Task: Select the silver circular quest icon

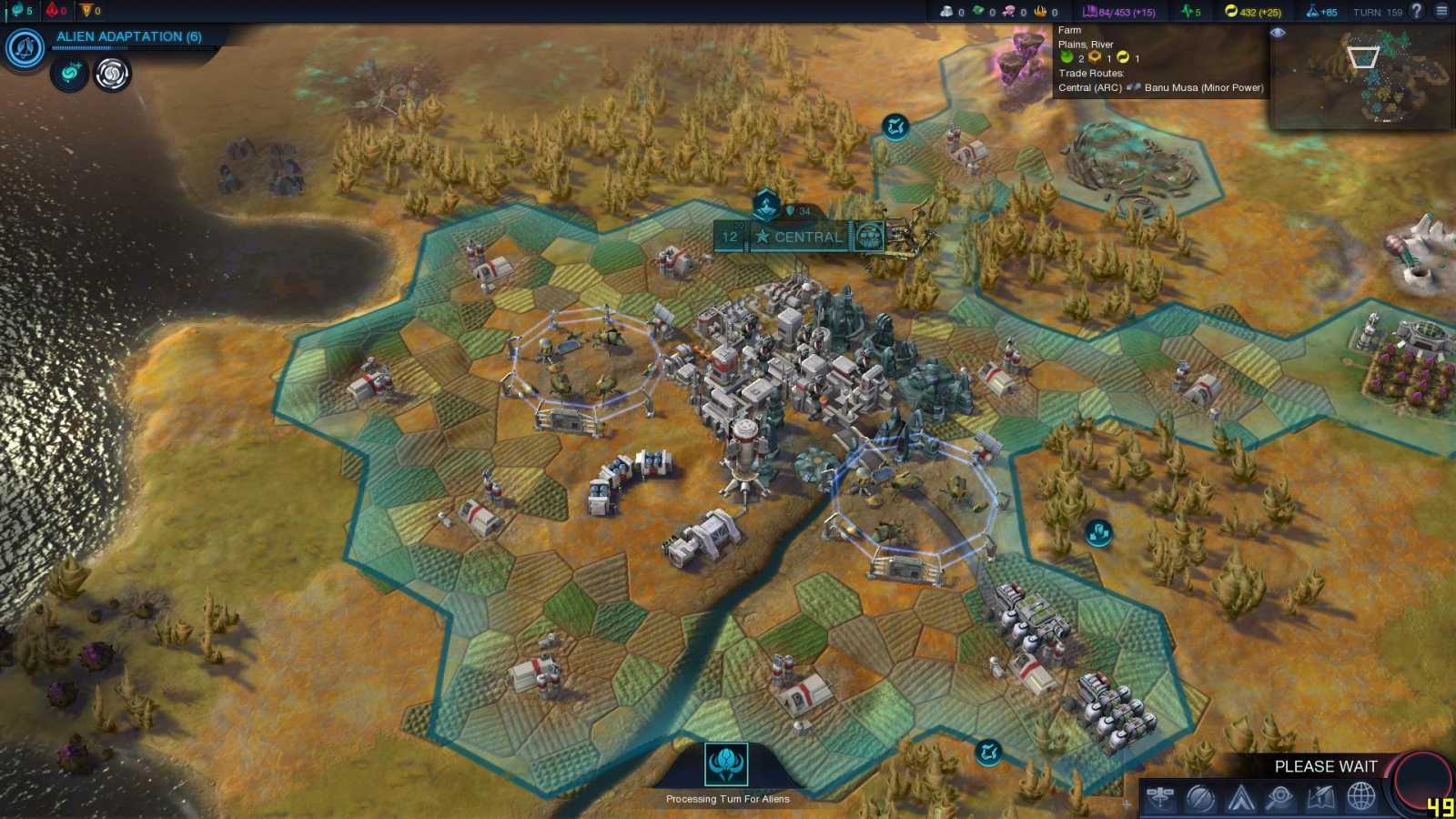Action: (111, 75)
